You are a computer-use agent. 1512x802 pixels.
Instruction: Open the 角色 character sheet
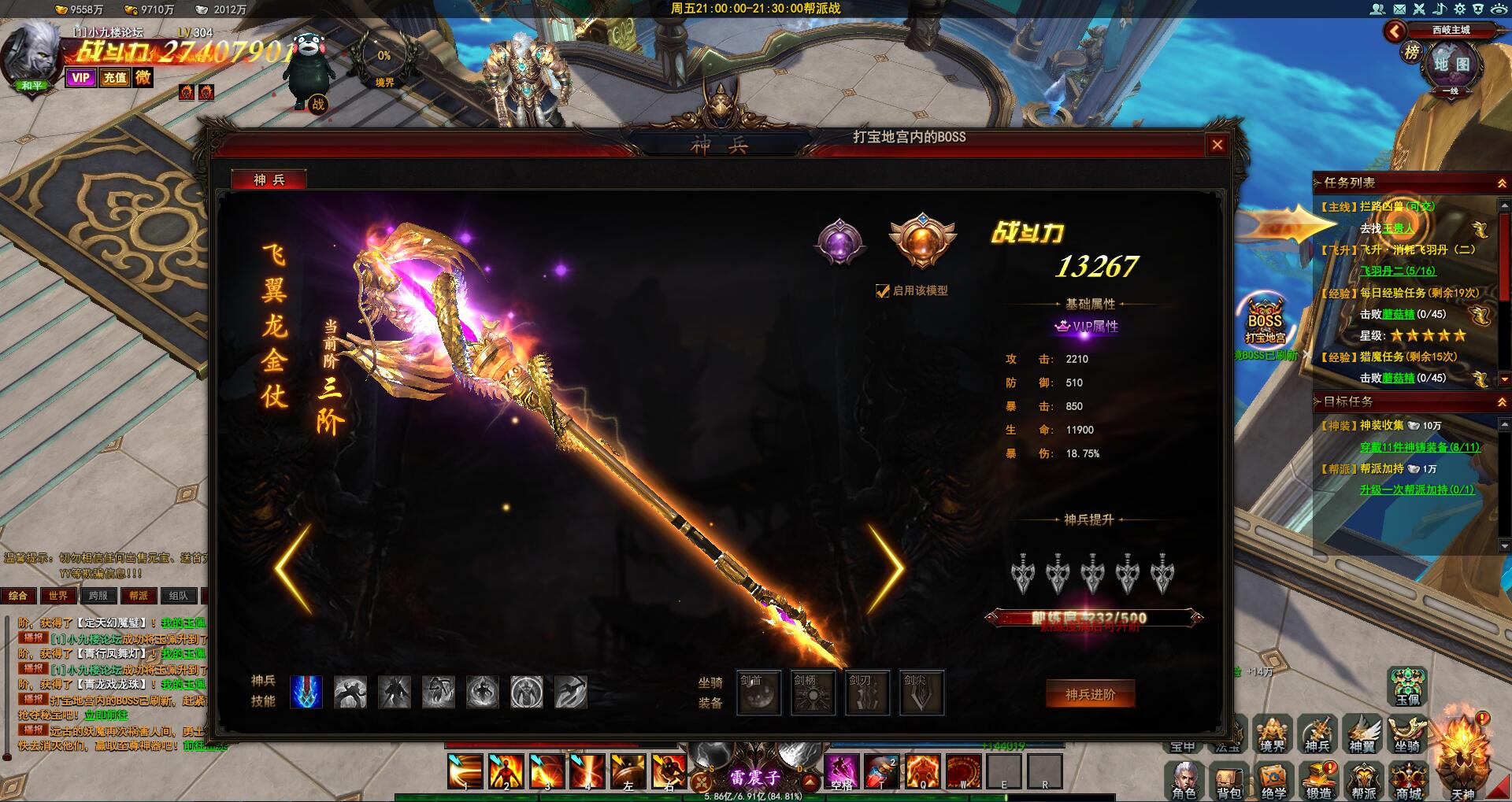(1184, 779)
